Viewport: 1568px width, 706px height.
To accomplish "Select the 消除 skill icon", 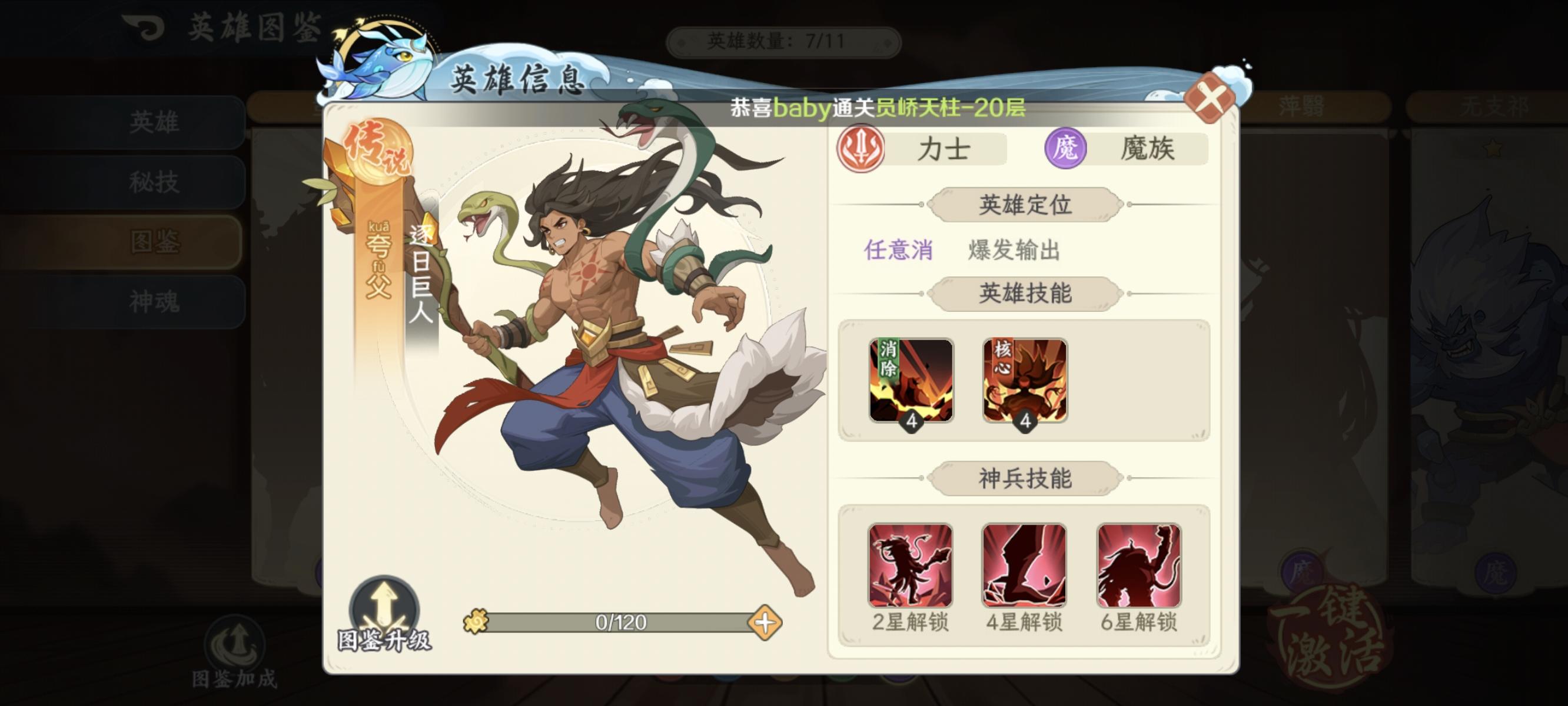I will click(x=911, y=381).
